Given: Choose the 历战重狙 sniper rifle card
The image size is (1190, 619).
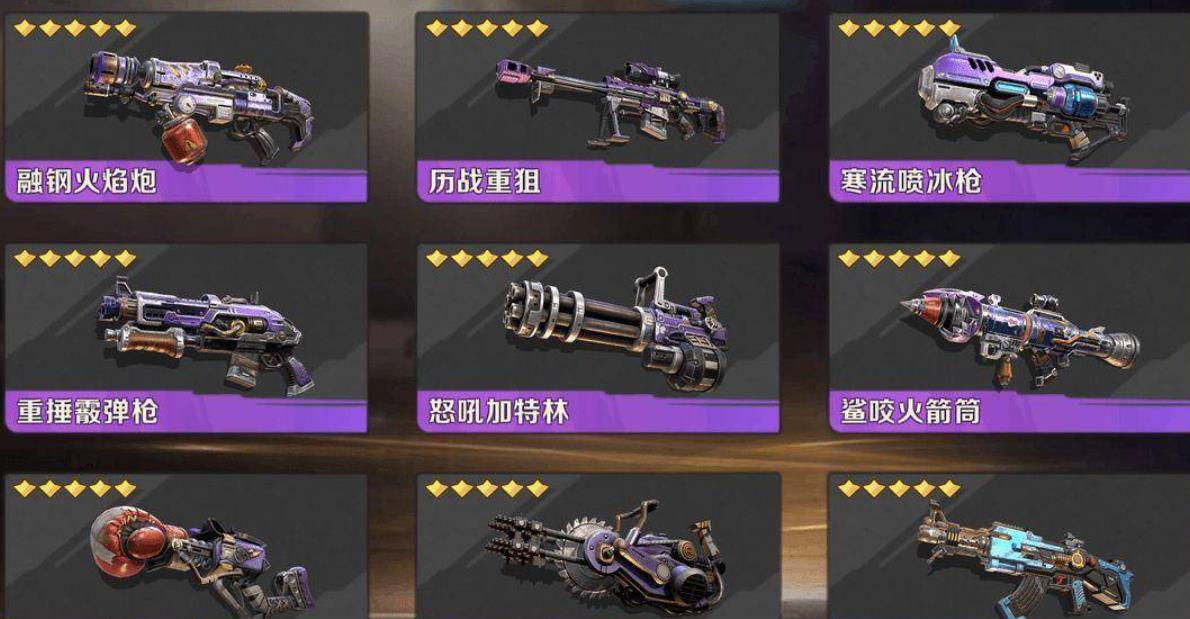Looking at the screenshot, I should (x=598, y=106).
